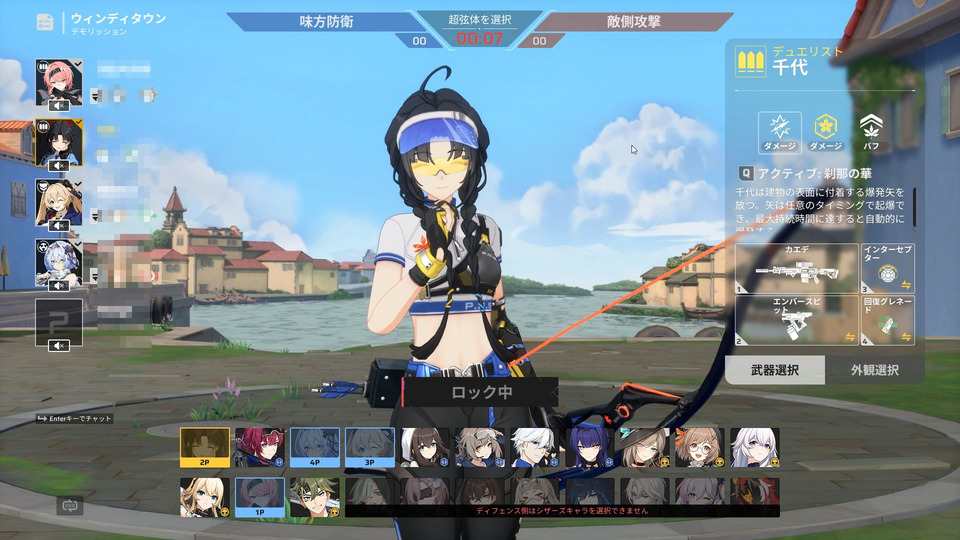This screenshot has height=540, width=960.
Task: Show the バフ skill details
Action: tap(871, 129)
